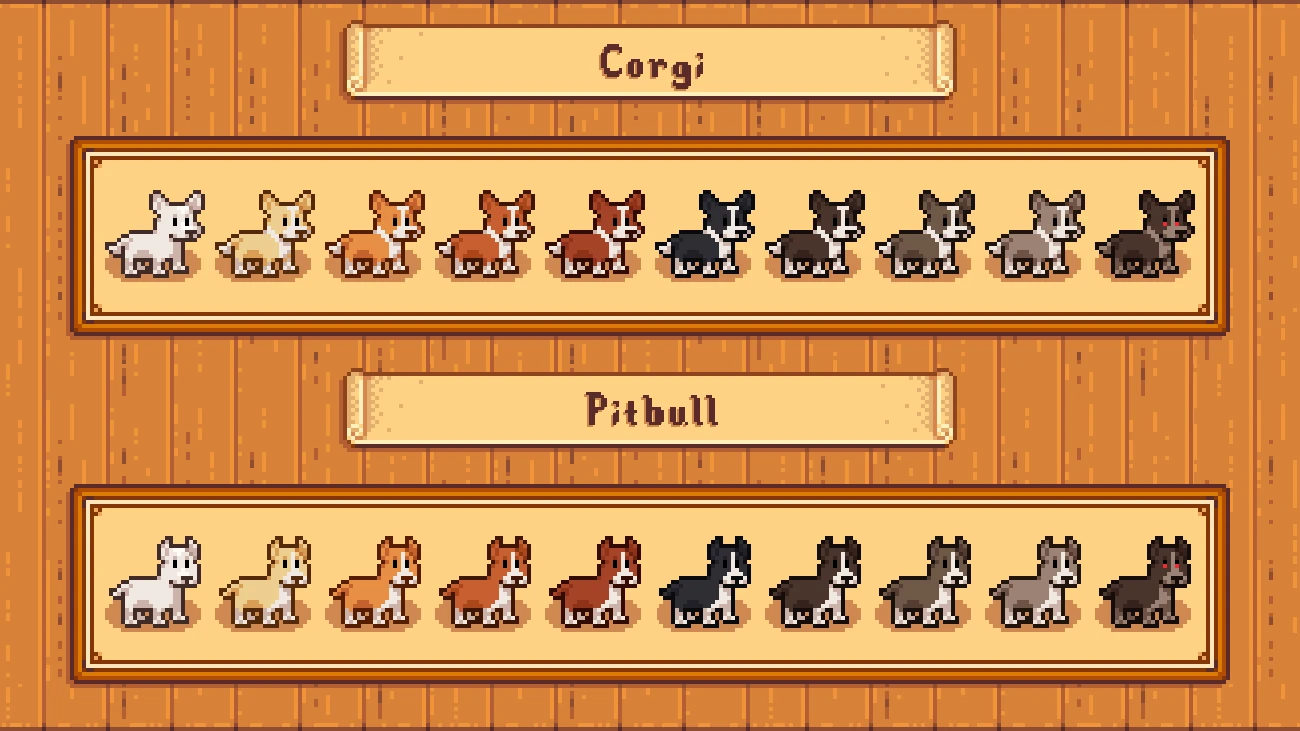This screenshot has height=731, width=1300.
Task: Select the red-eyed dark Corgi
Action: click(1146, 236)
